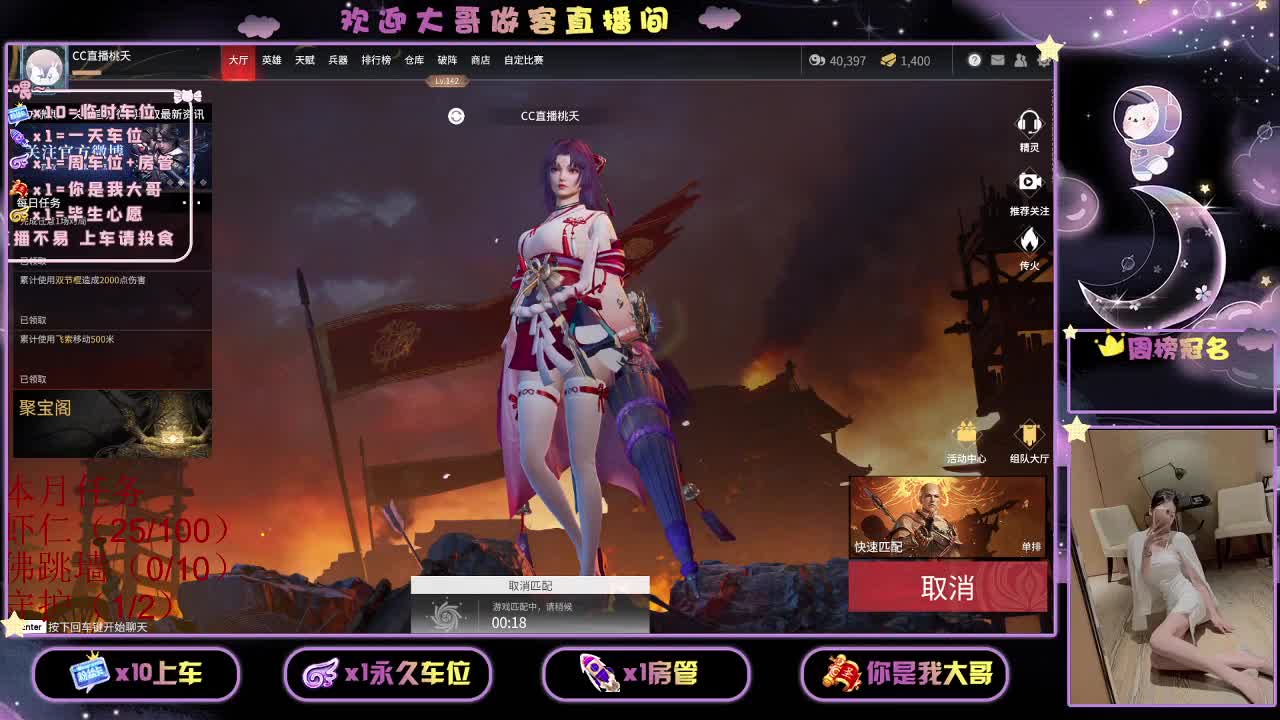
Task: Click the x1房管 reward button
Action: (646, 675)
